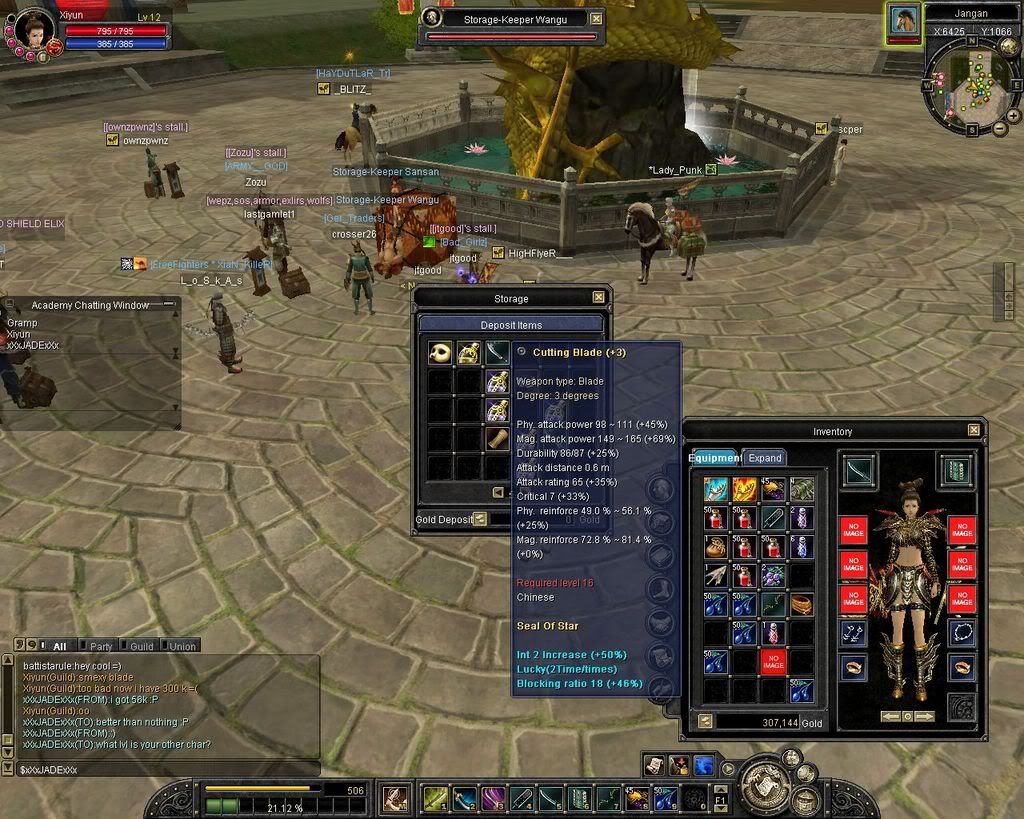
Task: Rotate character preview with right arrow
Action: click(x=926, y=716)
